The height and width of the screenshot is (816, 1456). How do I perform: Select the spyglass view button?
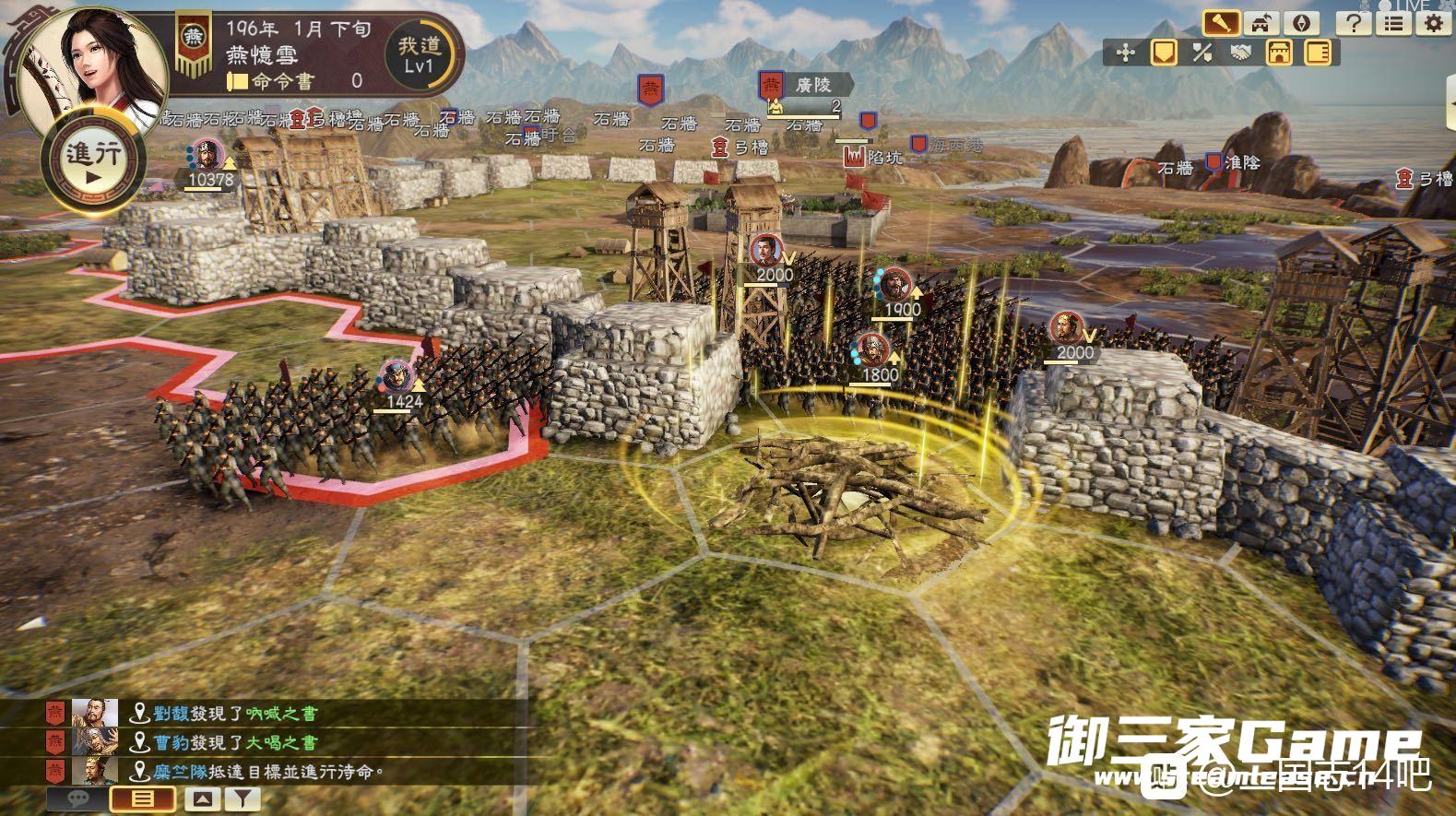1221,22
